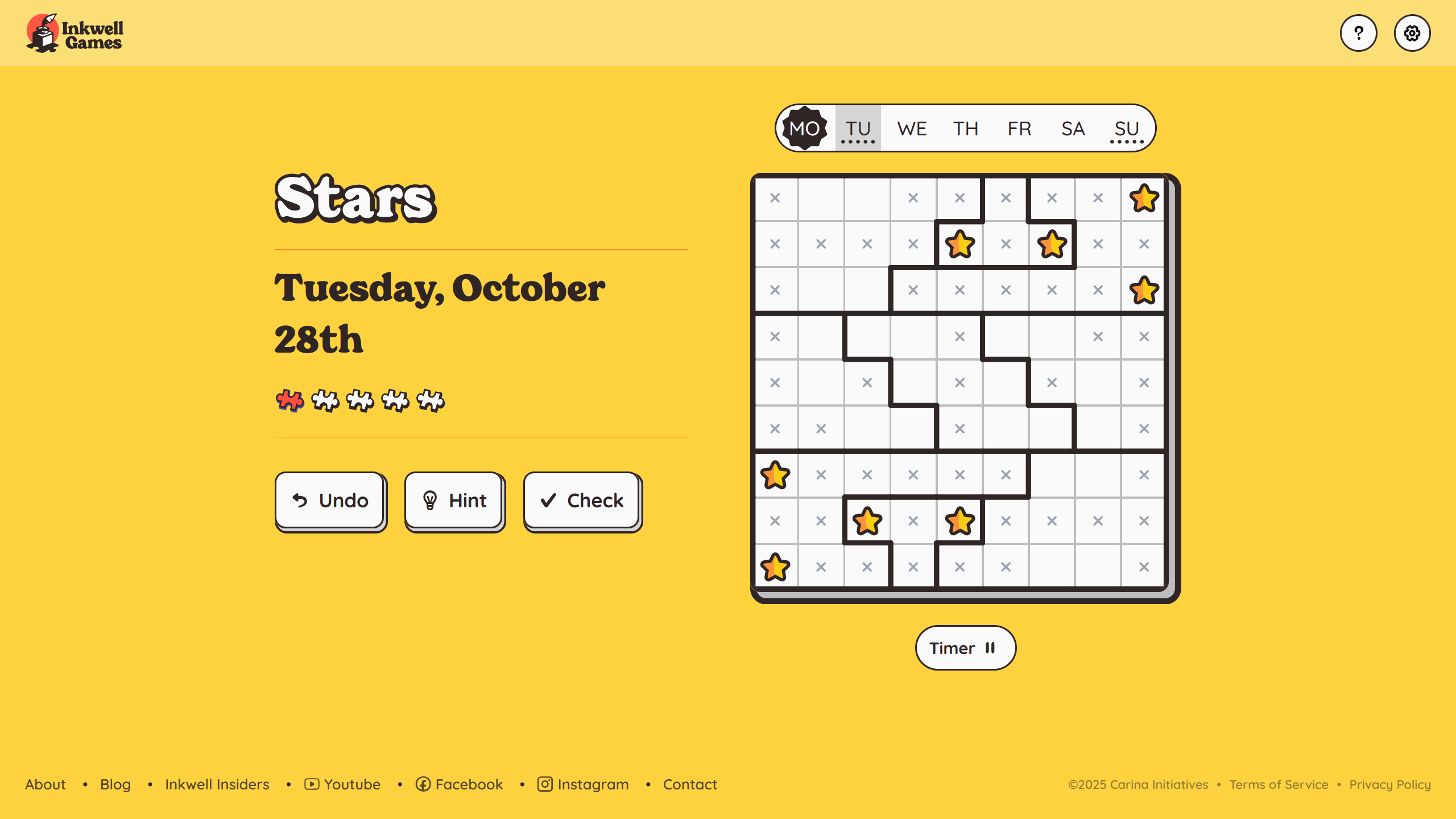This screenshot has width=1456, height=819.
Task: Request a hint with the Hint button
Action: (454, 500)
